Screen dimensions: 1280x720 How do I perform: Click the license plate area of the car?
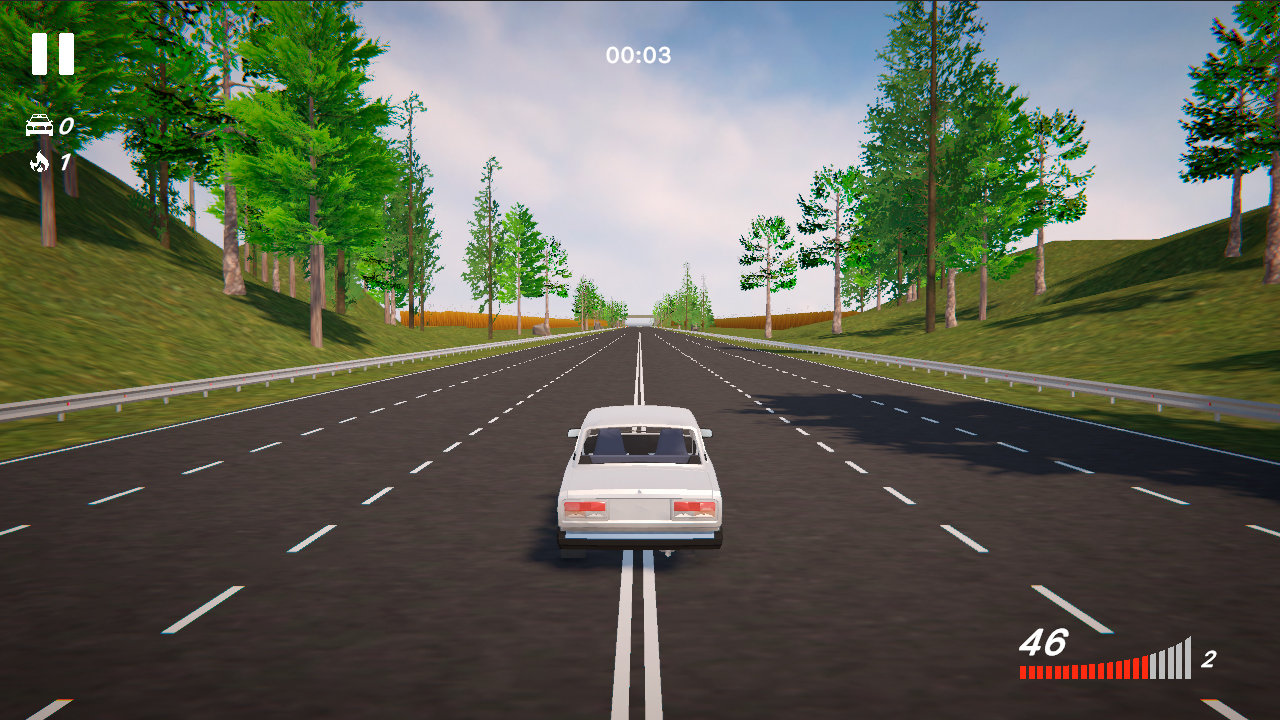point(639,511)
